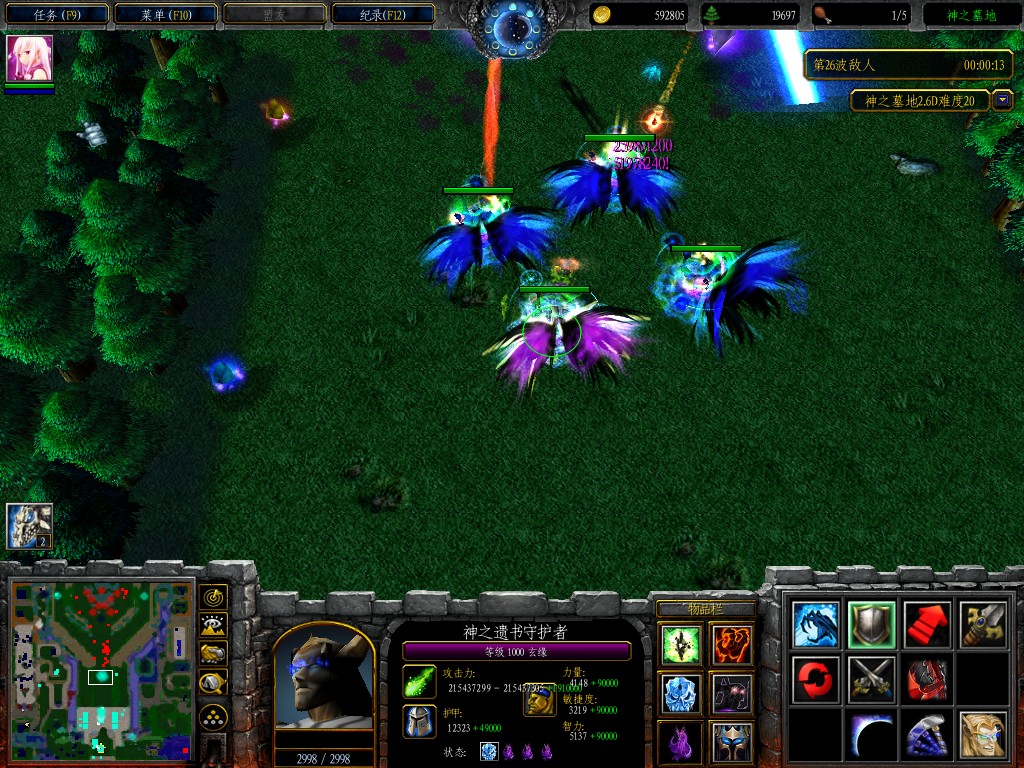This screenshot has height=768, width=1024.
Task: Toggle the minimap terrain display button
Action: 213,626
